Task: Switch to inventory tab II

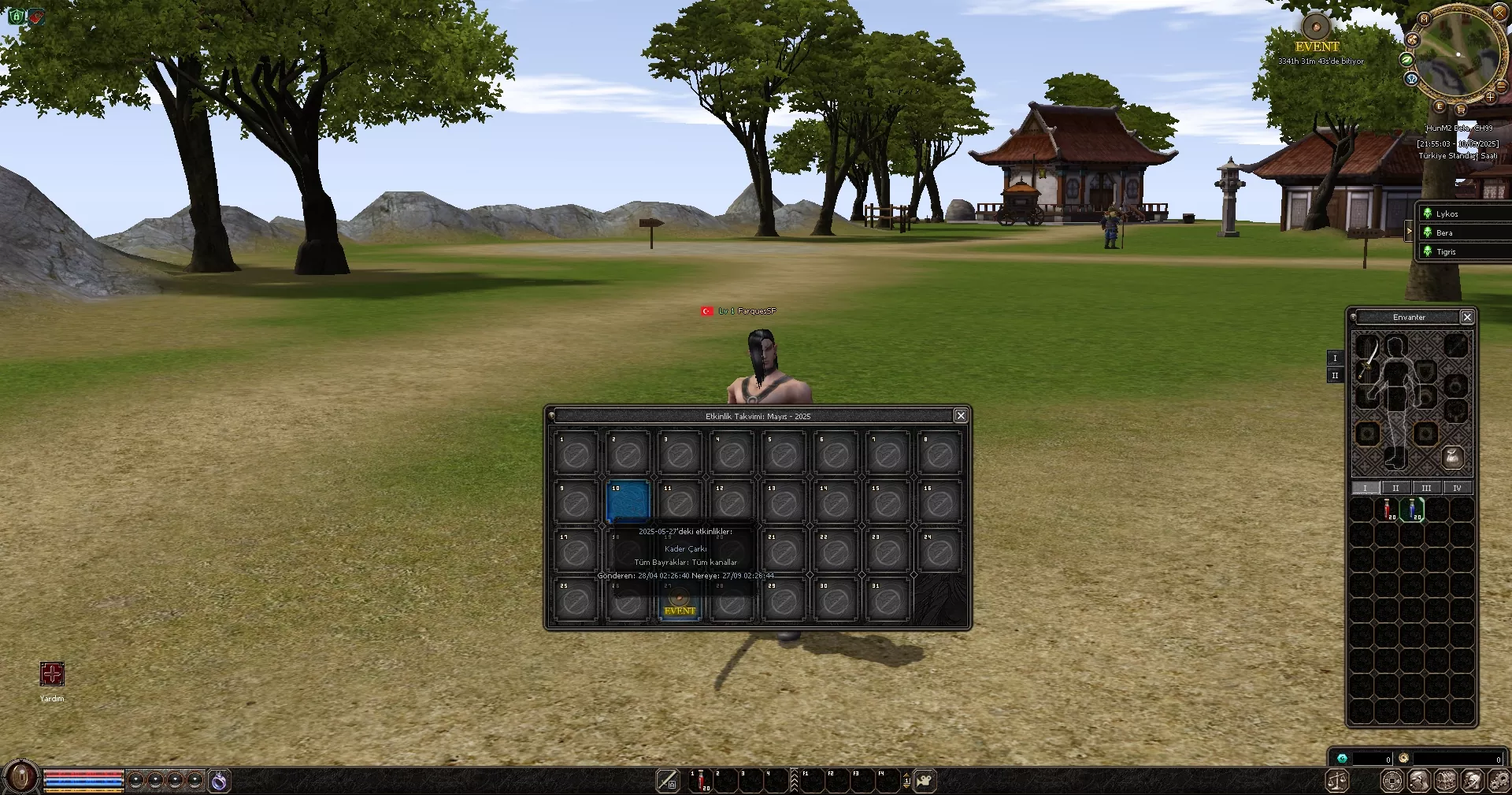Action: click(1395, 489)
